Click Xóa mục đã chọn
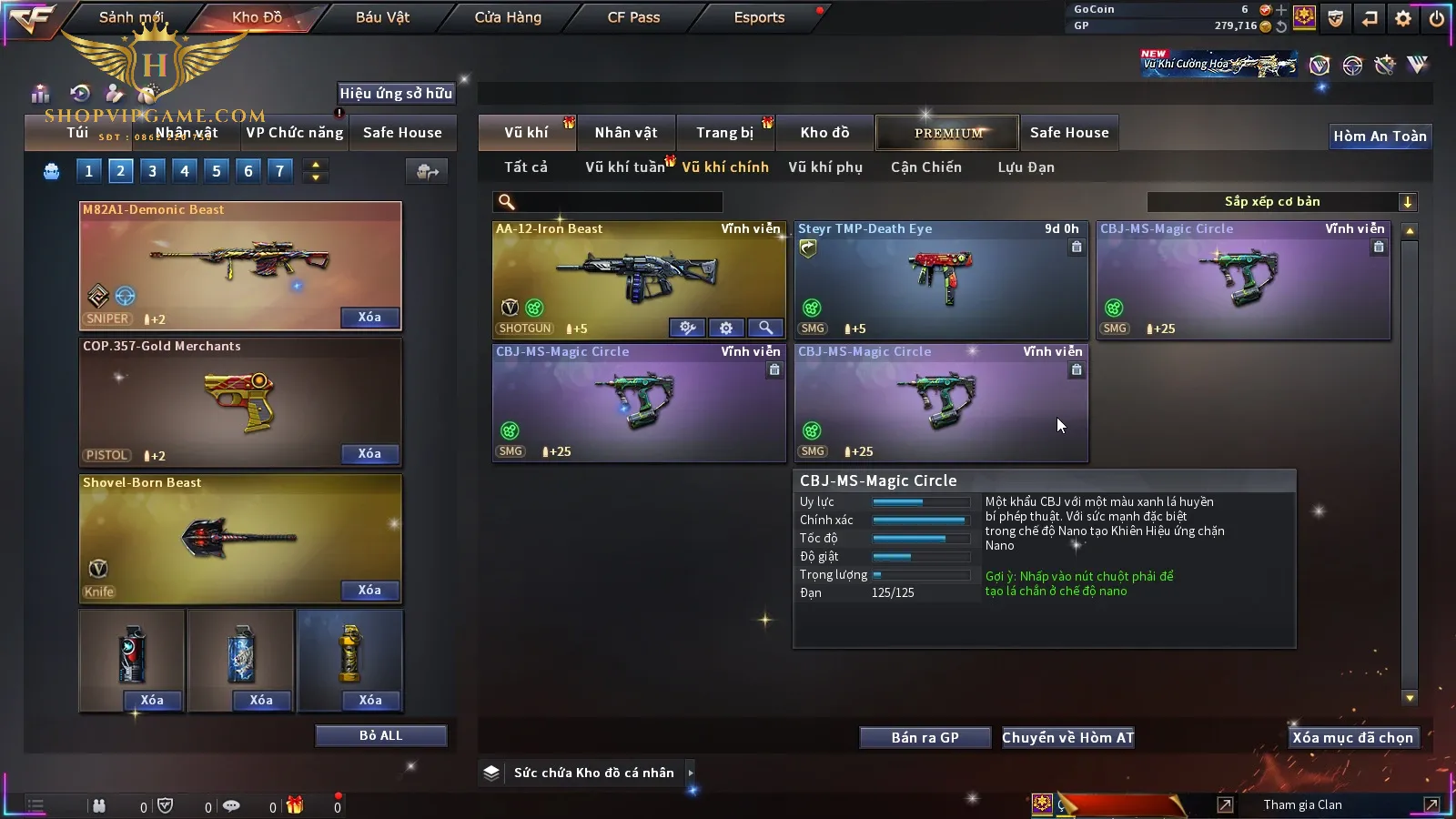This screenshot has height=819, width=1456. (x=1352, y=738)
